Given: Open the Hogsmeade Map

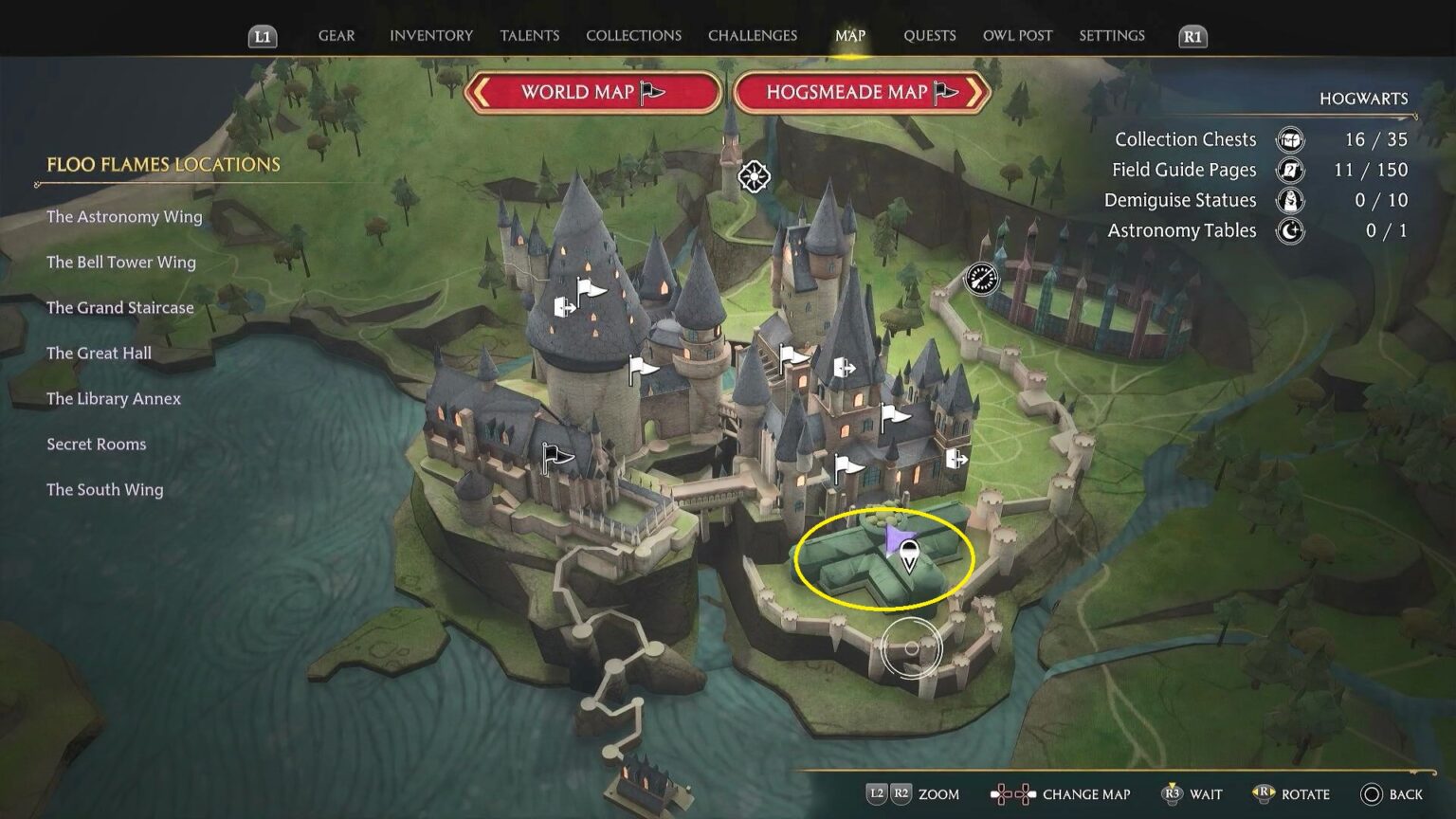Looking at the screenshot, I should (862, 92).
